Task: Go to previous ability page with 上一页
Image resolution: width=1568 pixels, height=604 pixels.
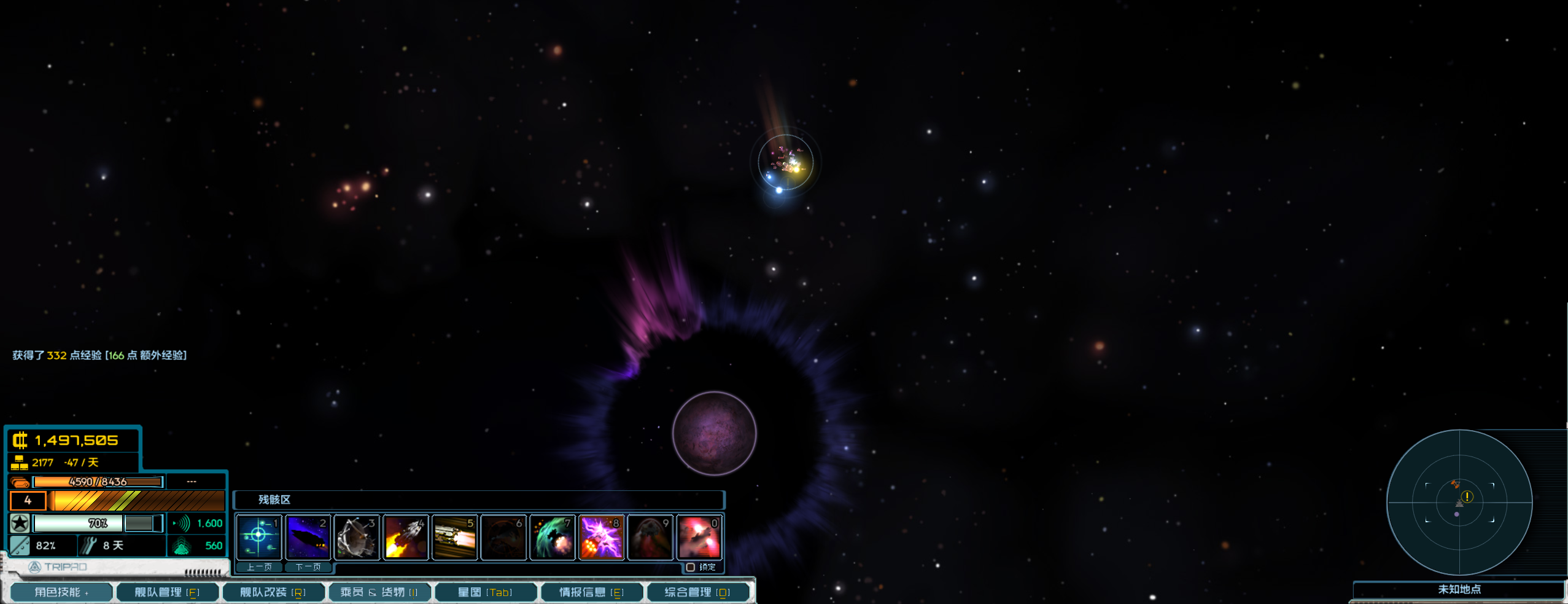Action: pyautogui.click(x=259, y=567)
